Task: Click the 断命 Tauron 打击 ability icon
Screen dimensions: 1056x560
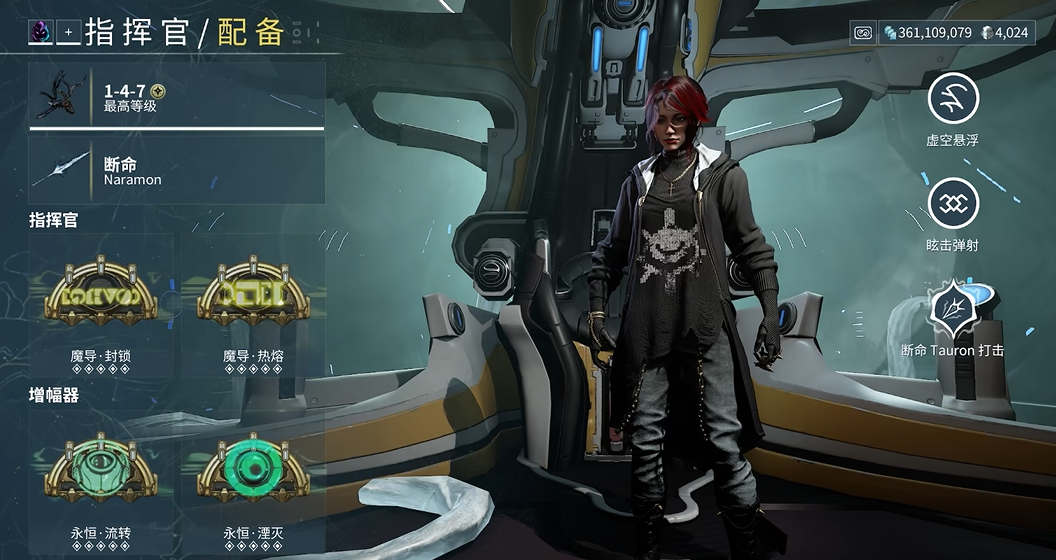Action: click(x=952, y=308)
